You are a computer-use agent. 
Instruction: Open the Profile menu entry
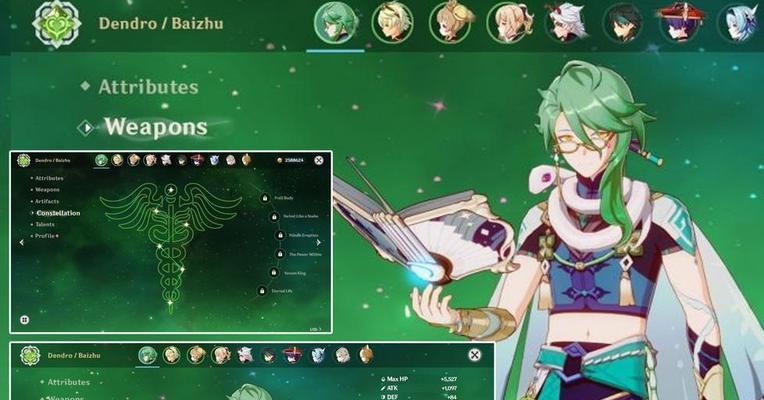tap(46, 236)
